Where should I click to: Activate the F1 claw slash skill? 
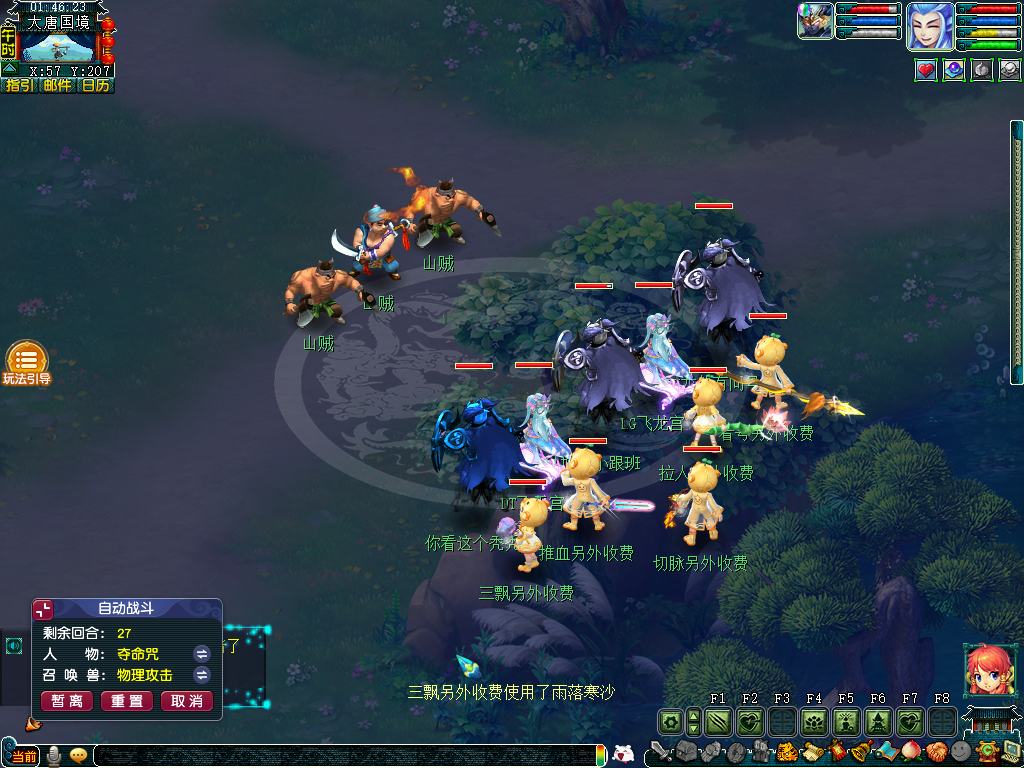point(718,721)
